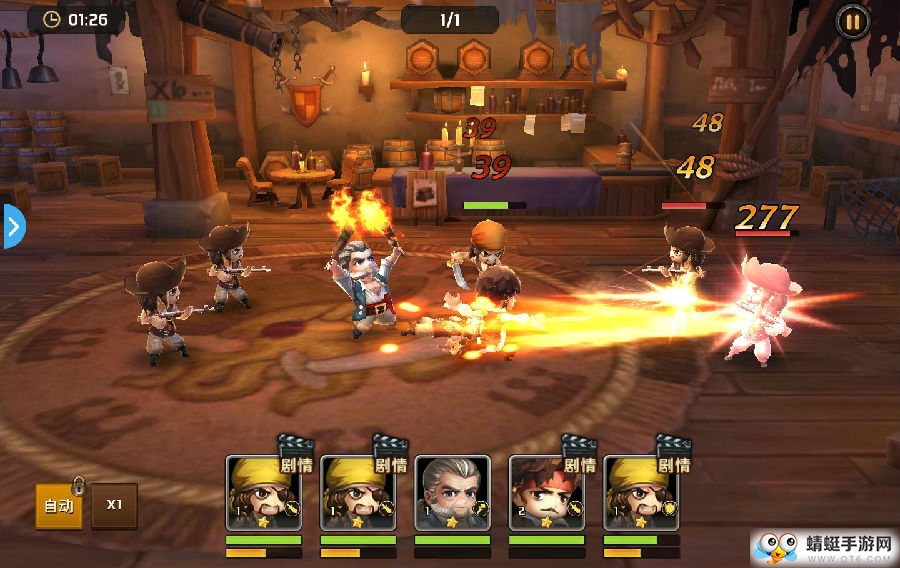Pause the battle
Screen dimensions: 900x568
click(x=852, y=20)
